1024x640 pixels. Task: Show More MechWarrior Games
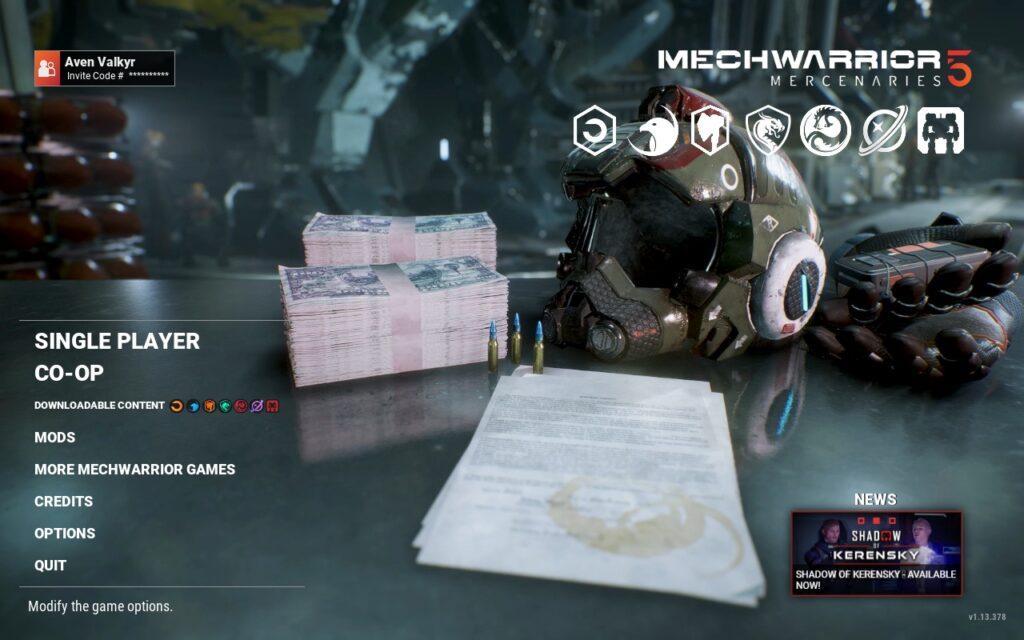(135, 469)
